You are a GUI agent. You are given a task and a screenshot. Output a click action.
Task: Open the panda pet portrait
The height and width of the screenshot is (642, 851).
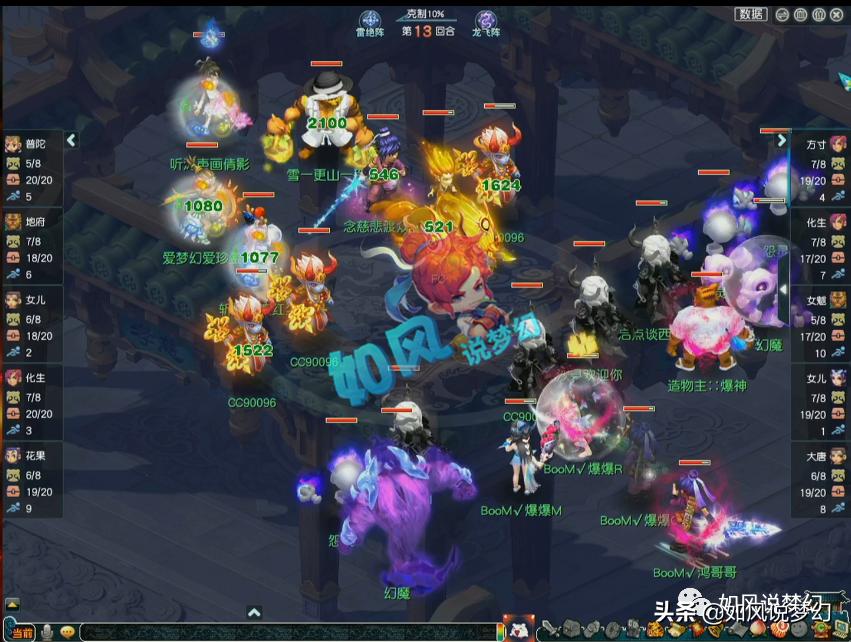pos(517,629)
